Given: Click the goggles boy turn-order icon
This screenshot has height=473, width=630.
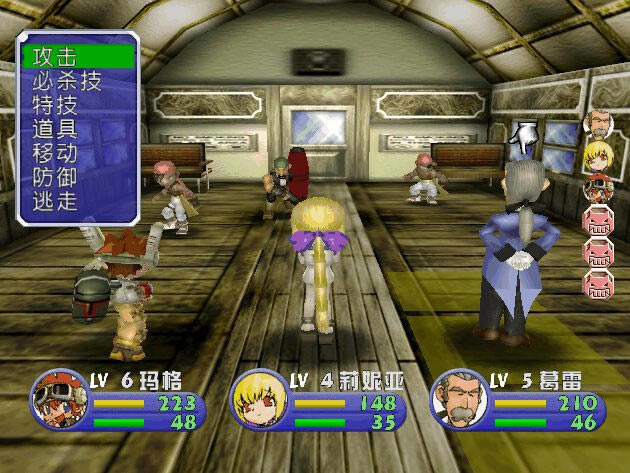Looking at the screenshot, I should 599,187.
